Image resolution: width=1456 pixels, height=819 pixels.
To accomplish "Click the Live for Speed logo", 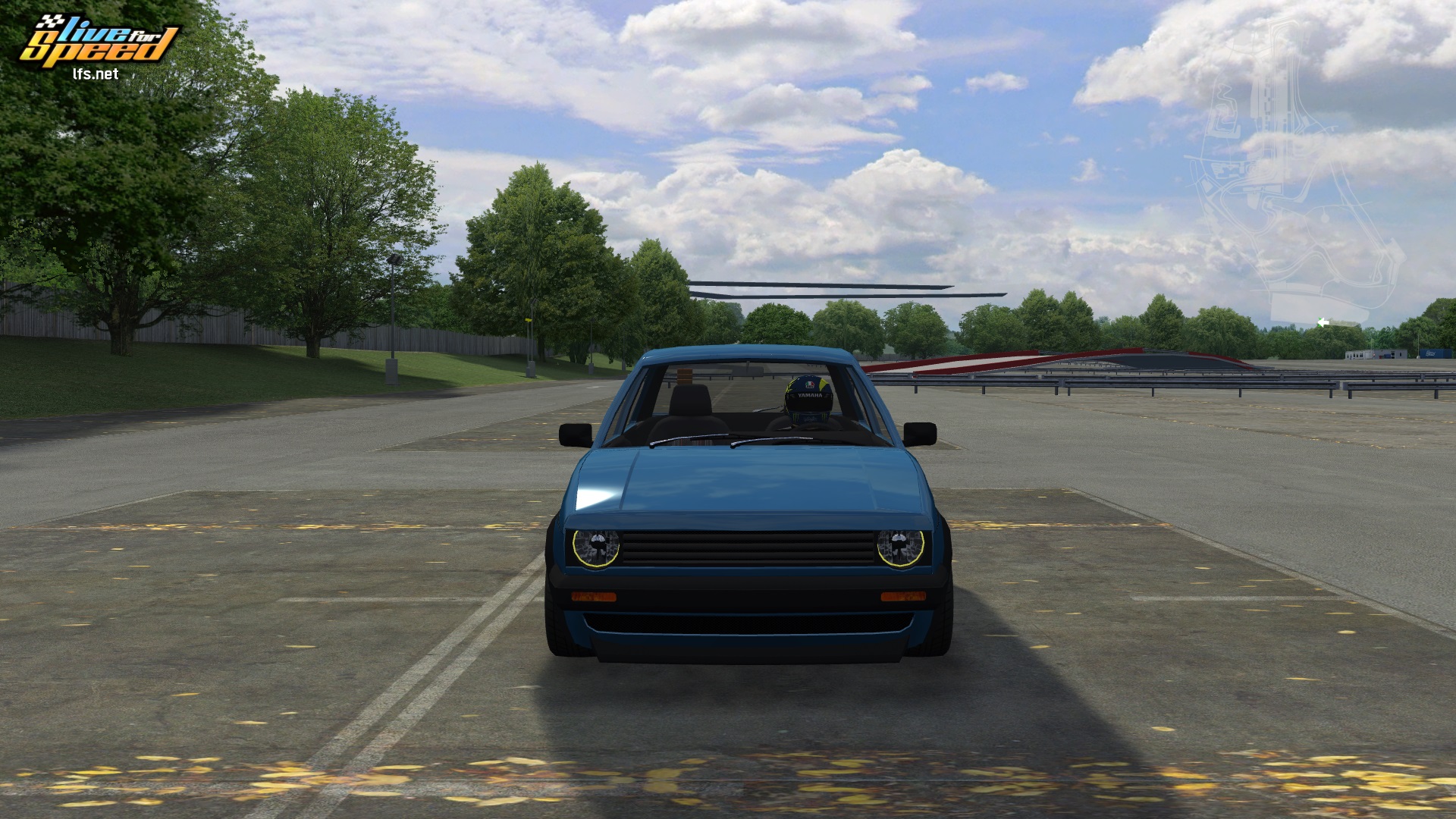I will tap(98, 45).
